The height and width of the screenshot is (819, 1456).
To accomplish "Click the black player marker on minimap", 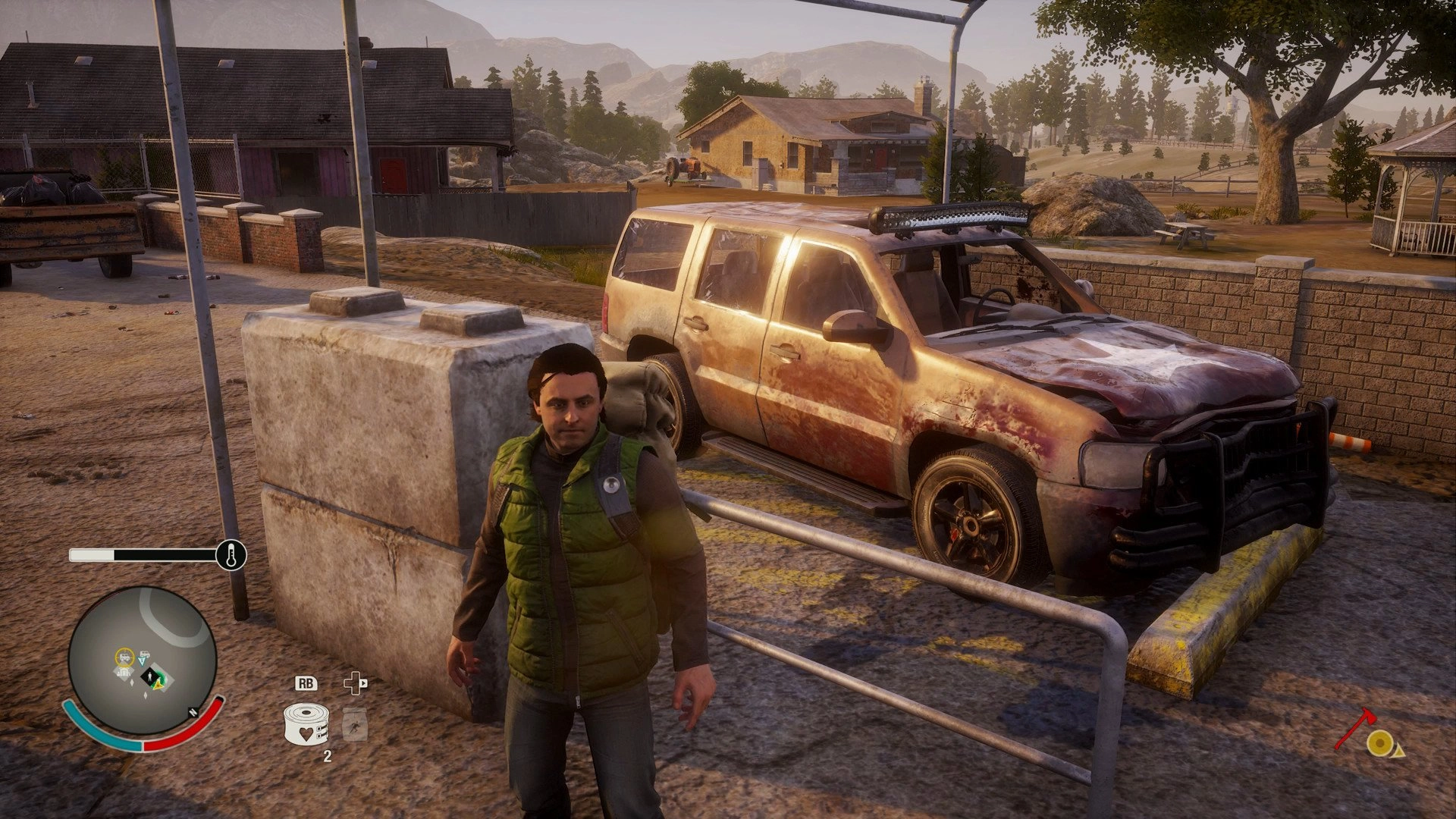I will click(x=149, y=673).
